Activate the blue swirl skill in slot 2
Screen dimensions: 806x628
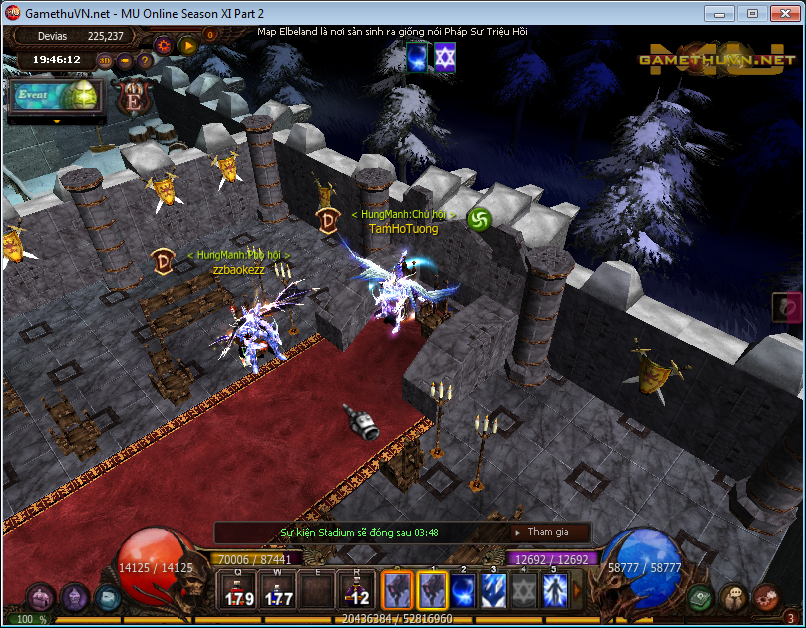tap(463, 590)
